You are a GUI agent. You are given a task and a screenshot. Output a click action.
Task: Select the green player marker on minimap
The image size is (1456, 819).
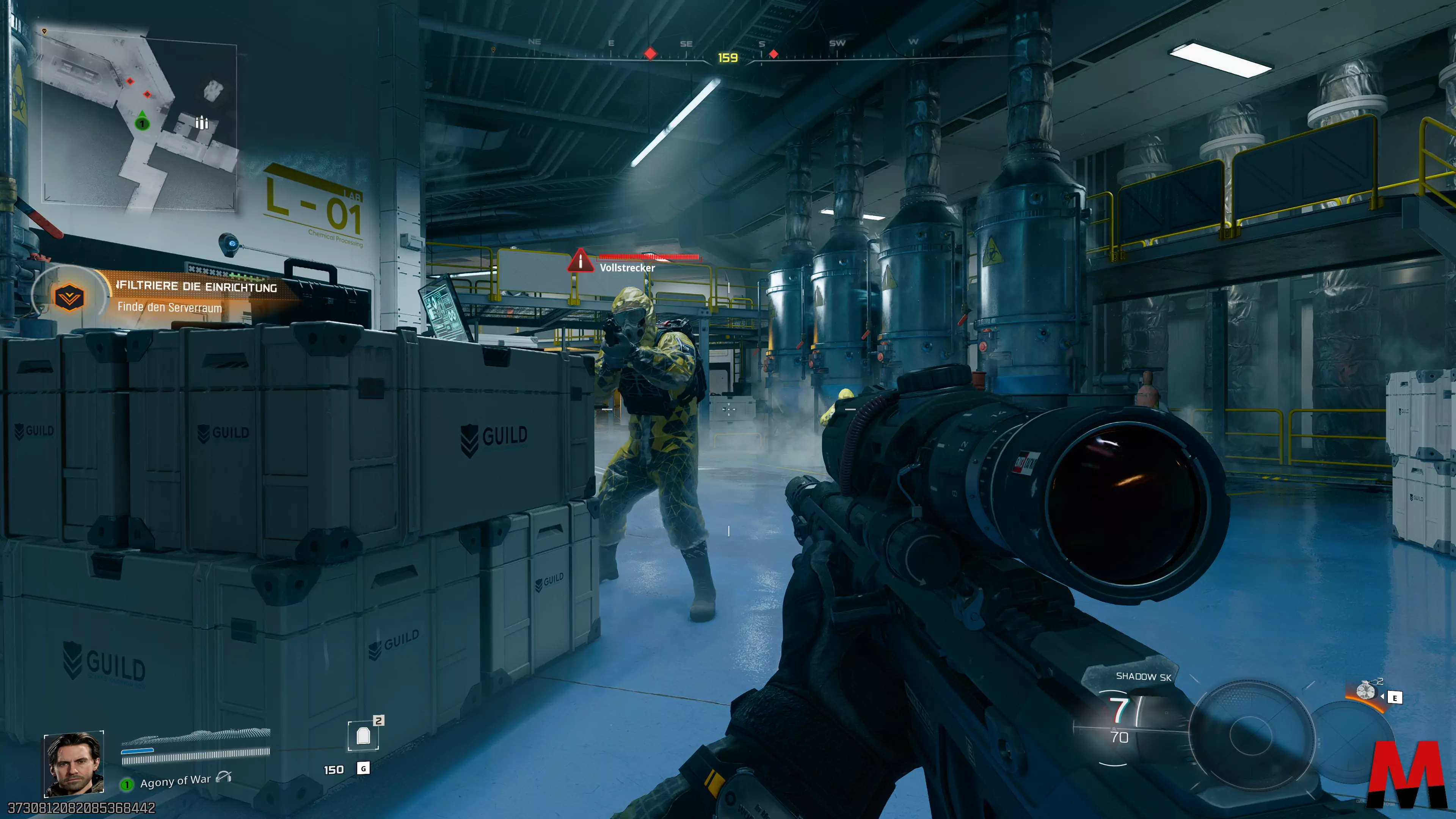142,122
